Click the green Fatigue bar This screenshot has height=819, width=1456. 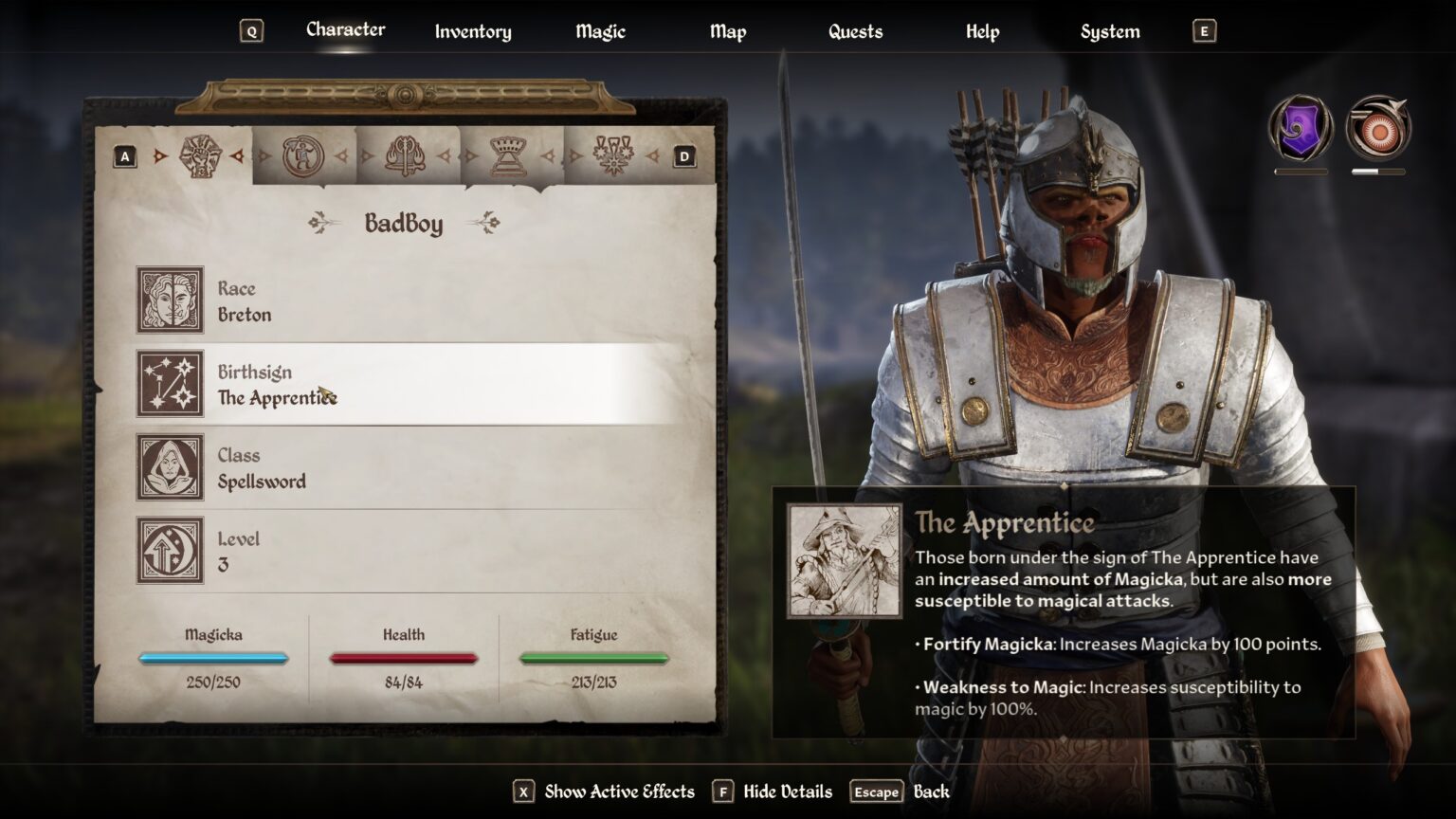pos(593,656)
